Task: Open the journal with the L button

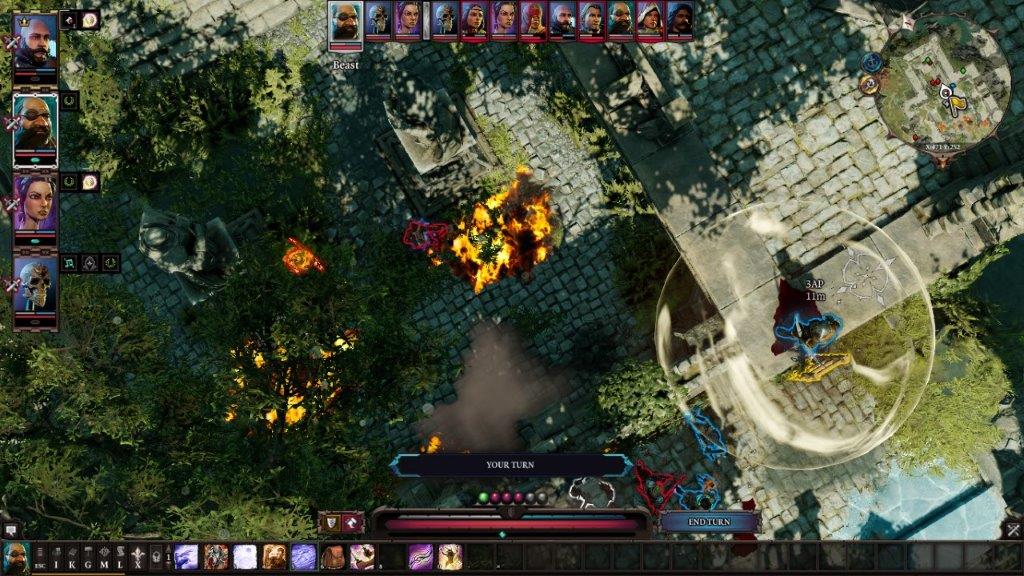Action: [120, 558]
